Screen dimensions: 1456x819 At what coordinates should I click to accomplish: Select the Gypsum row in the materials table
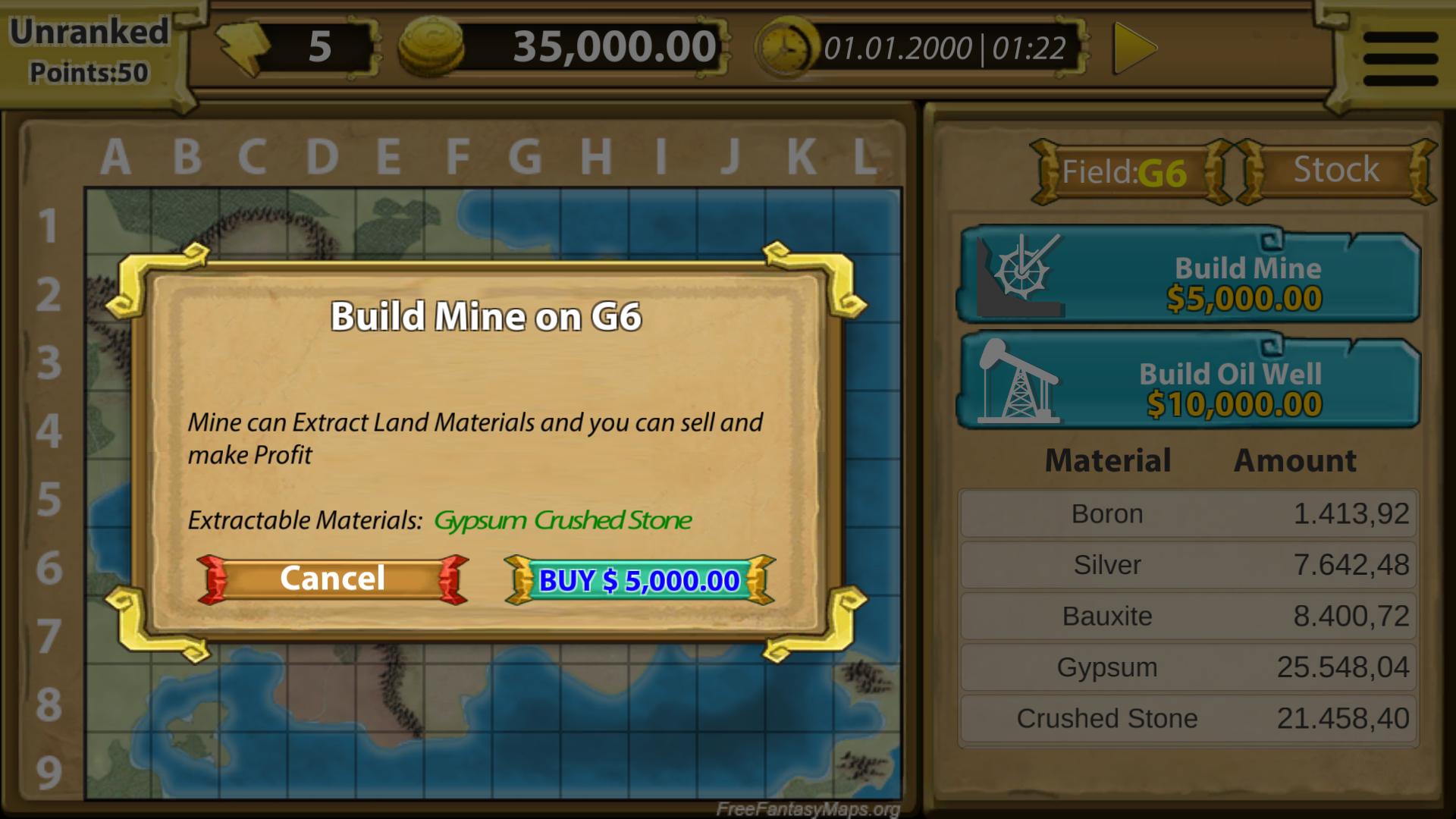click(x=1187, y=667)
